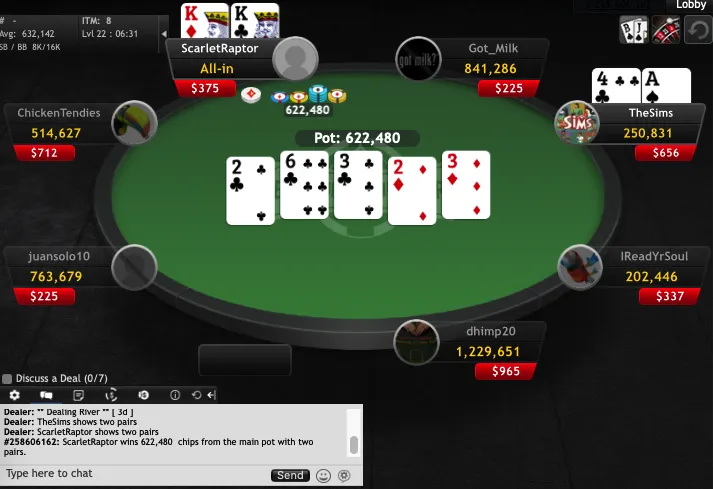This screenshot has width=713, height=489.
Task: Open chat options gear beside emoji
Action: (344, 475)
